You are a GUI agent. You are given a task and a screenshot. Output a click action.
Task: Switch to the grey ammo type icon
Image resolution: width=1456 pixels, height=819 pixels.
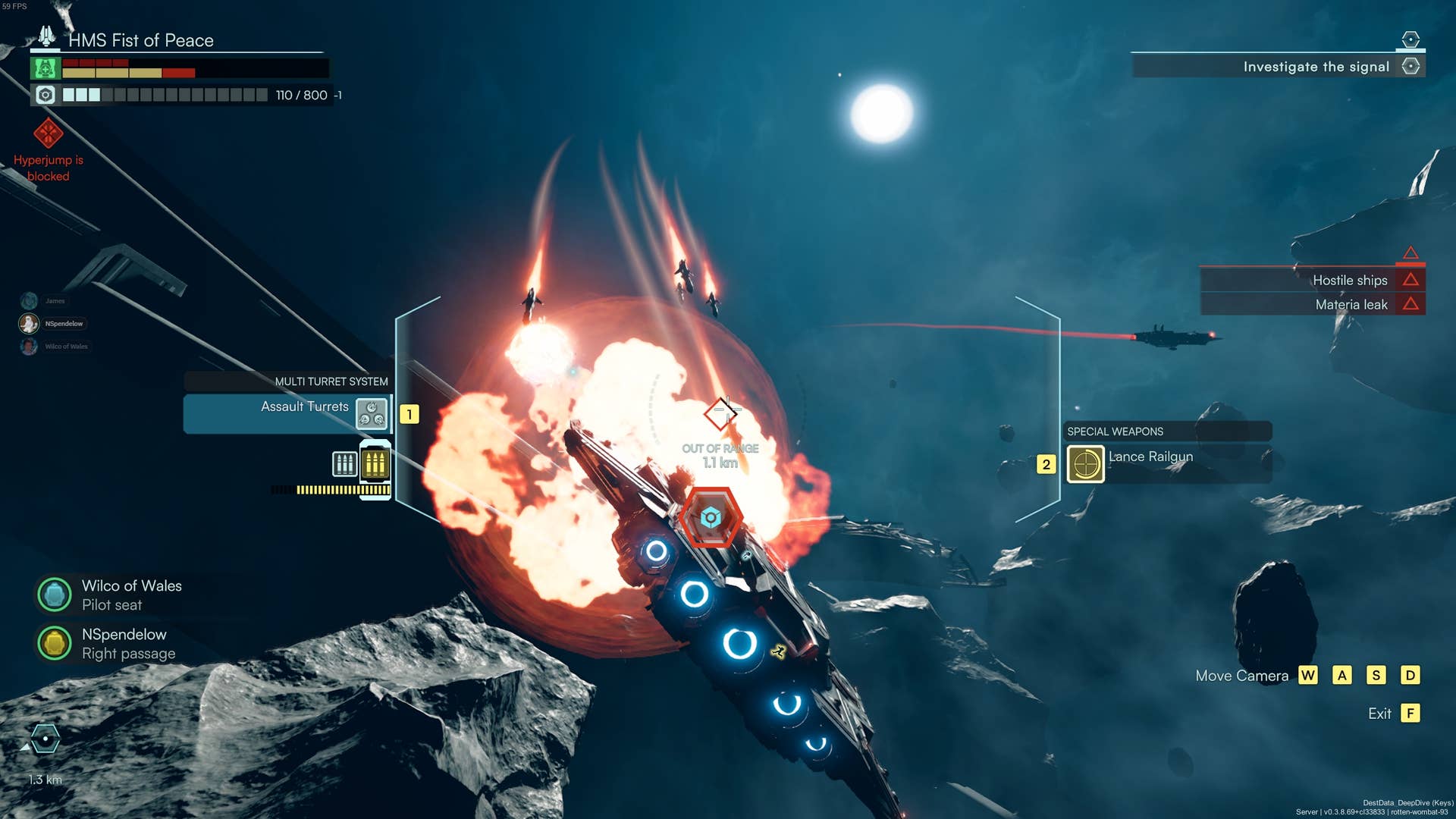[344, 463]
